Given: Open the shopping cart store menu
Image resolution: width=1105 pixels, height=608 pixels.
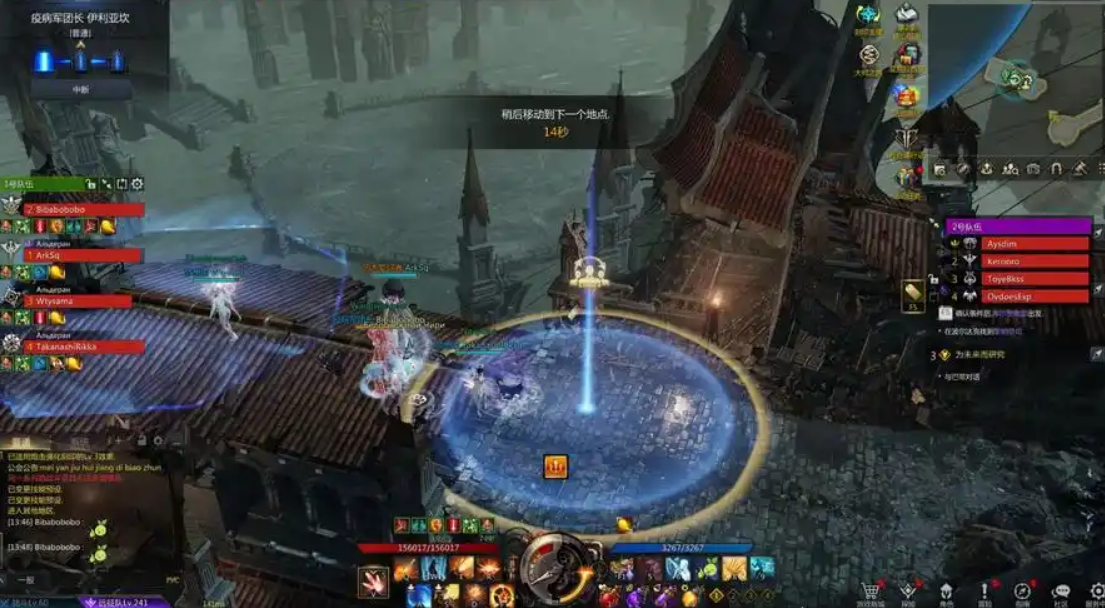Looking at the screenshot, I should click(x=869, y=592).
